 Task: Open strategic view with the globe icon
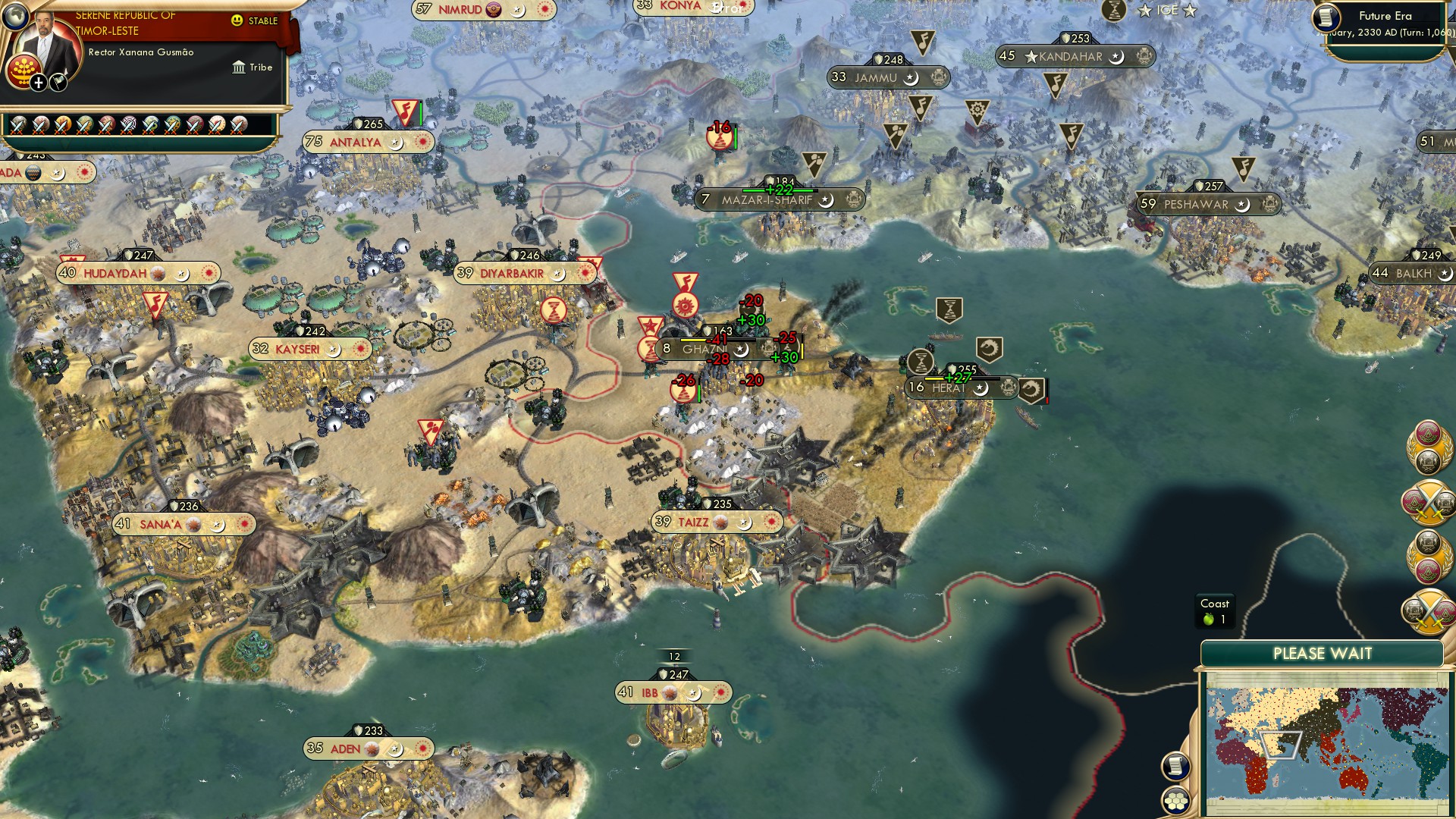[16, 16]
